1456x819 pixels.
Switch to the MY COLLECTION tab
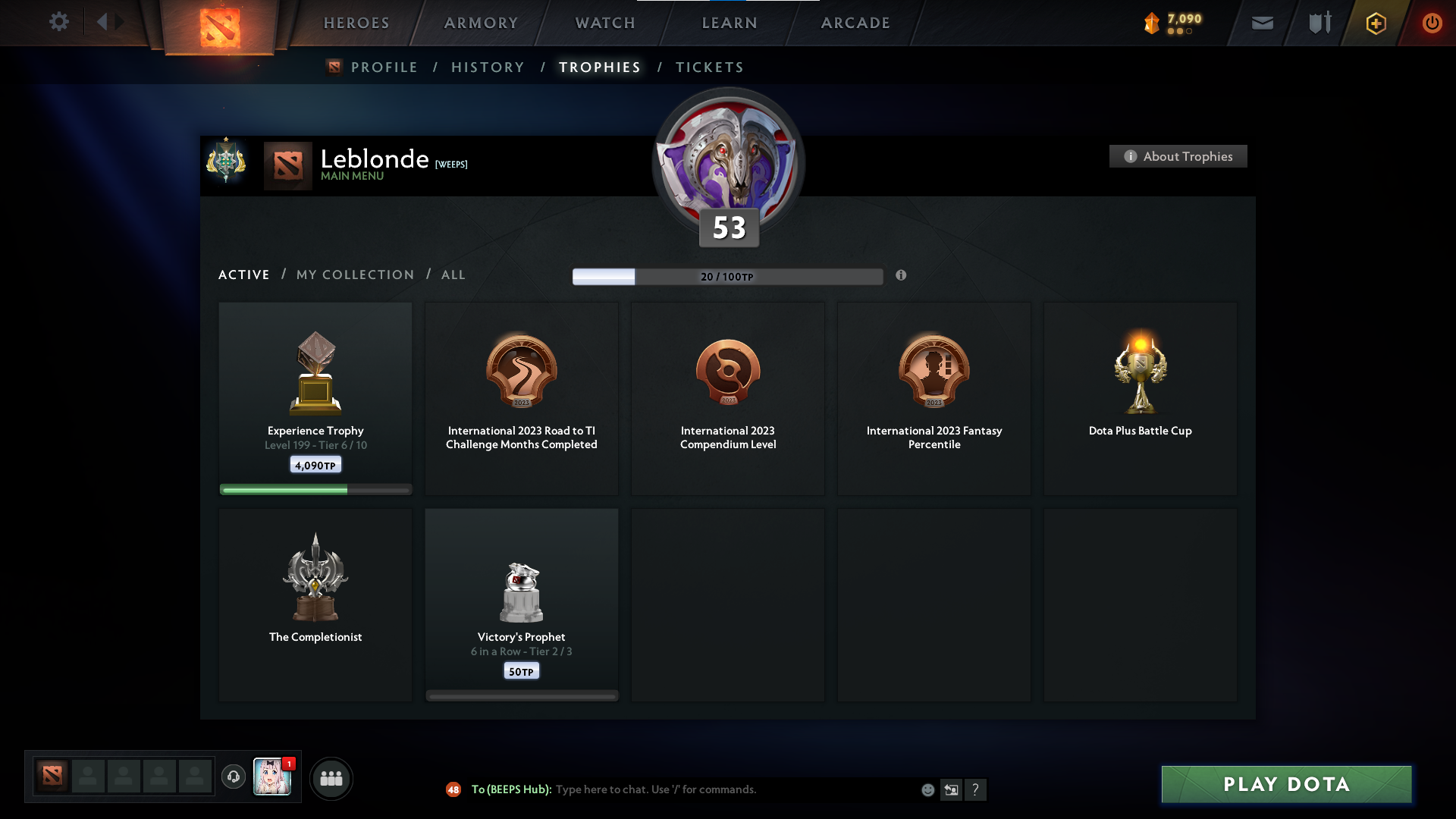click(354, 275)
